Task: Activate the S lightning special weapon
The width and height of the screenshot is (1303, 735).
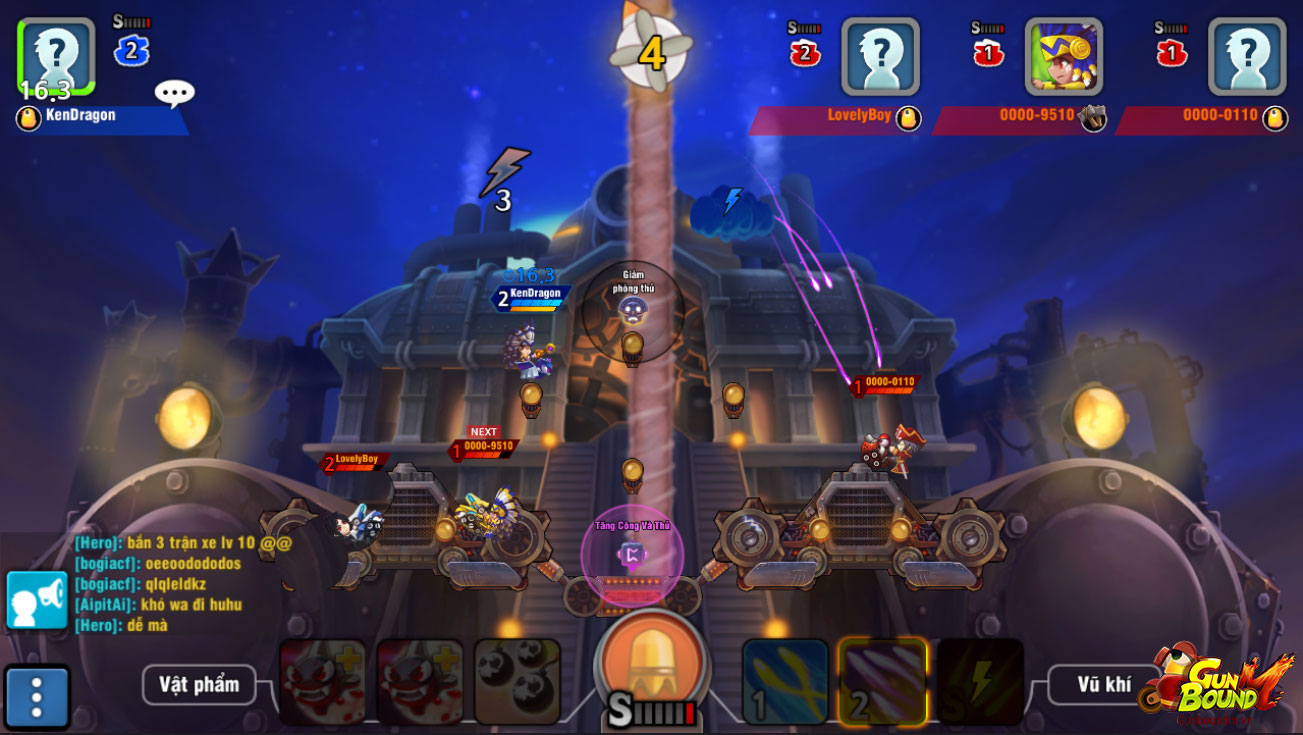Action: click(x=980, y=682)
